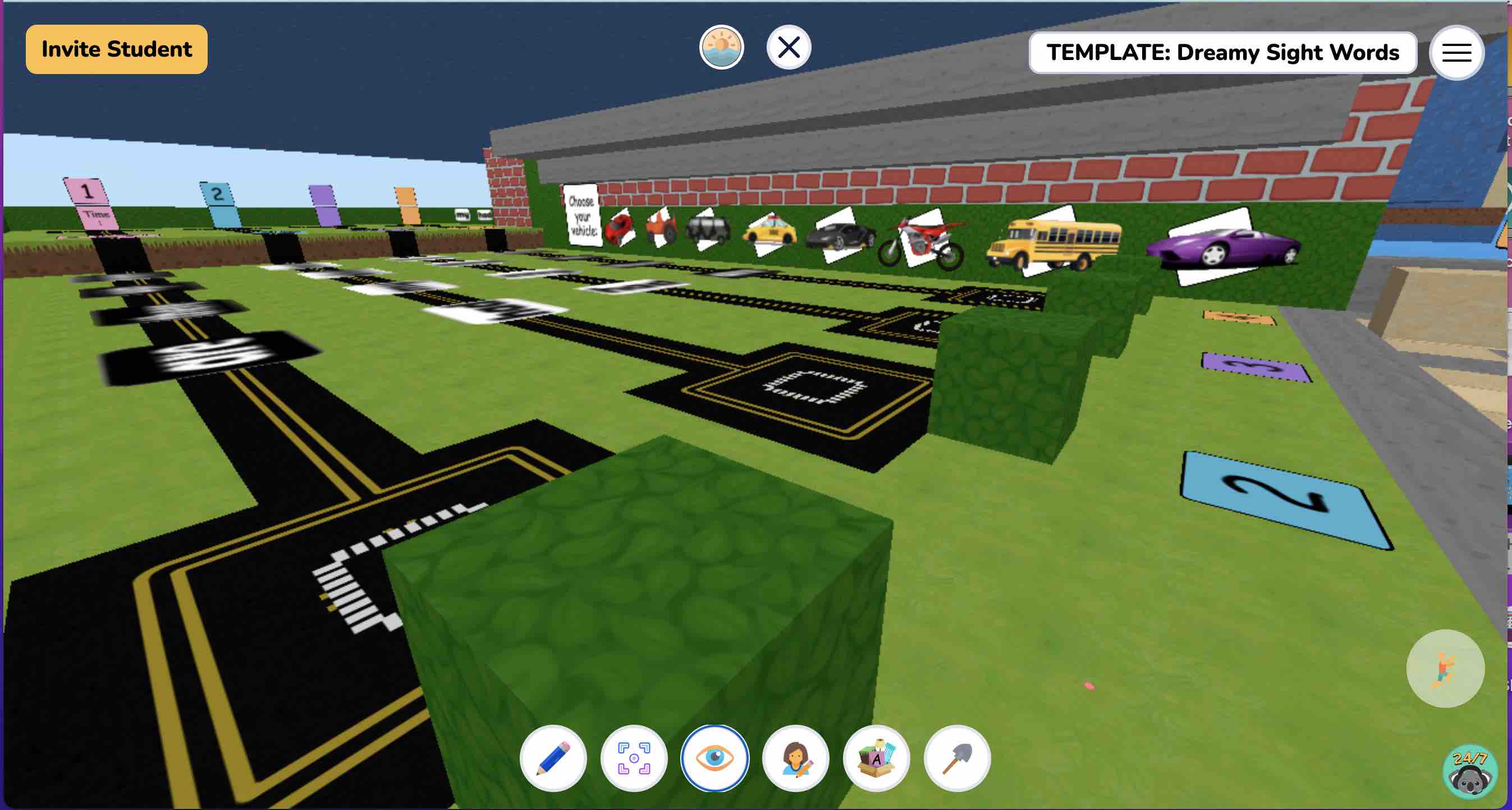Dismiss the overlay with the X button

(x=787, y=48)
